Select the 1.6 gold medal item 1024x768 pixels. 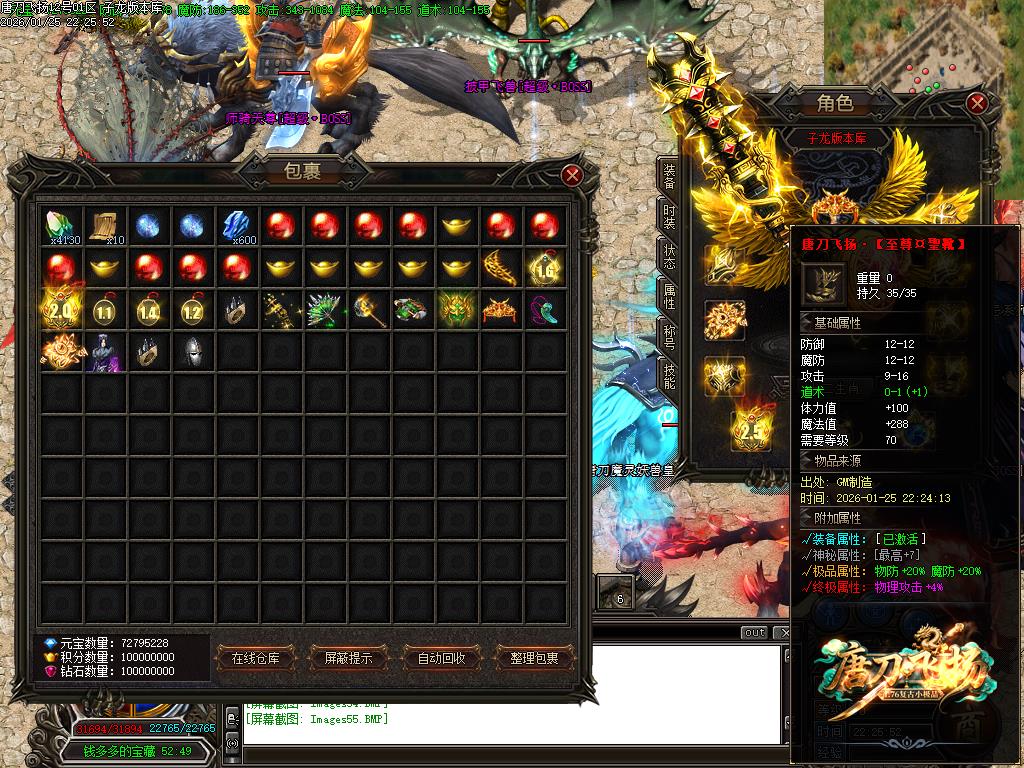pos(544,268)
